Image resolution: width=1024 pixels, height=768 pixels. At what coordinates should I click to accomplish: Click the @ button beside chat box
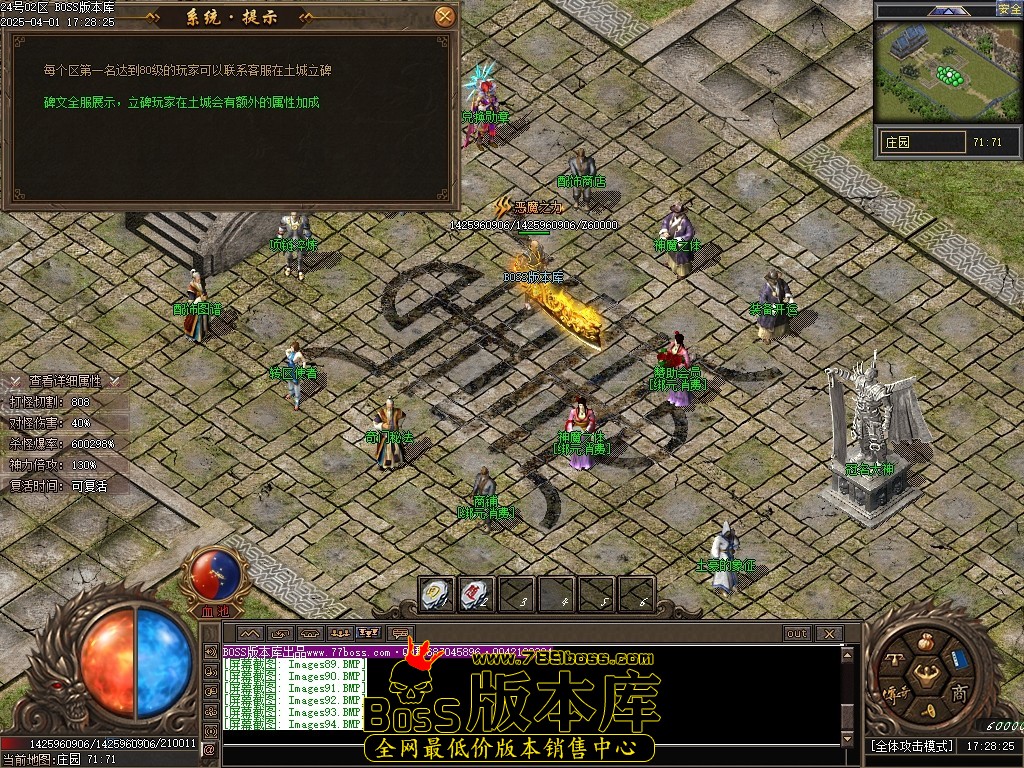pos(209,748)
